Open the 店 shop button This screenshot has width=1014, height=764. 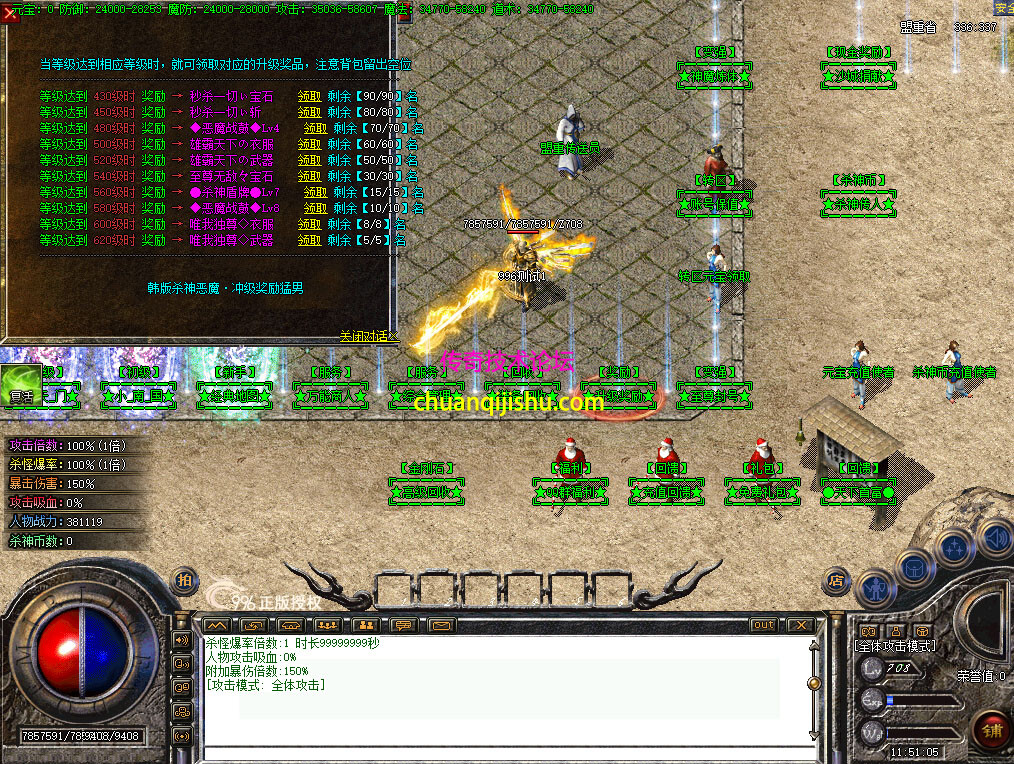tap(836, 580)
